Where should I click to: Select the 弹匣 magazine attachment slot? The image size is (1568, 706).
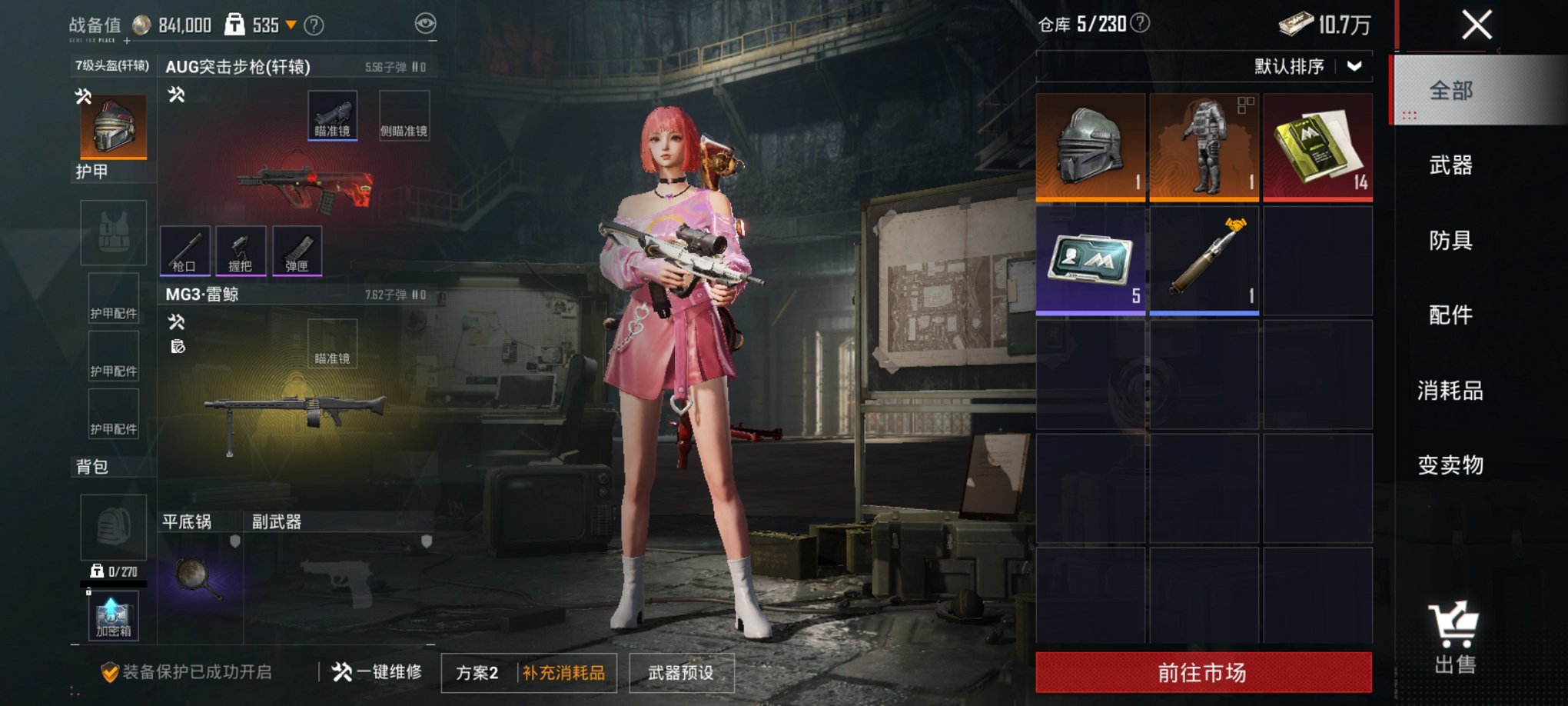(x=297, y=250)
